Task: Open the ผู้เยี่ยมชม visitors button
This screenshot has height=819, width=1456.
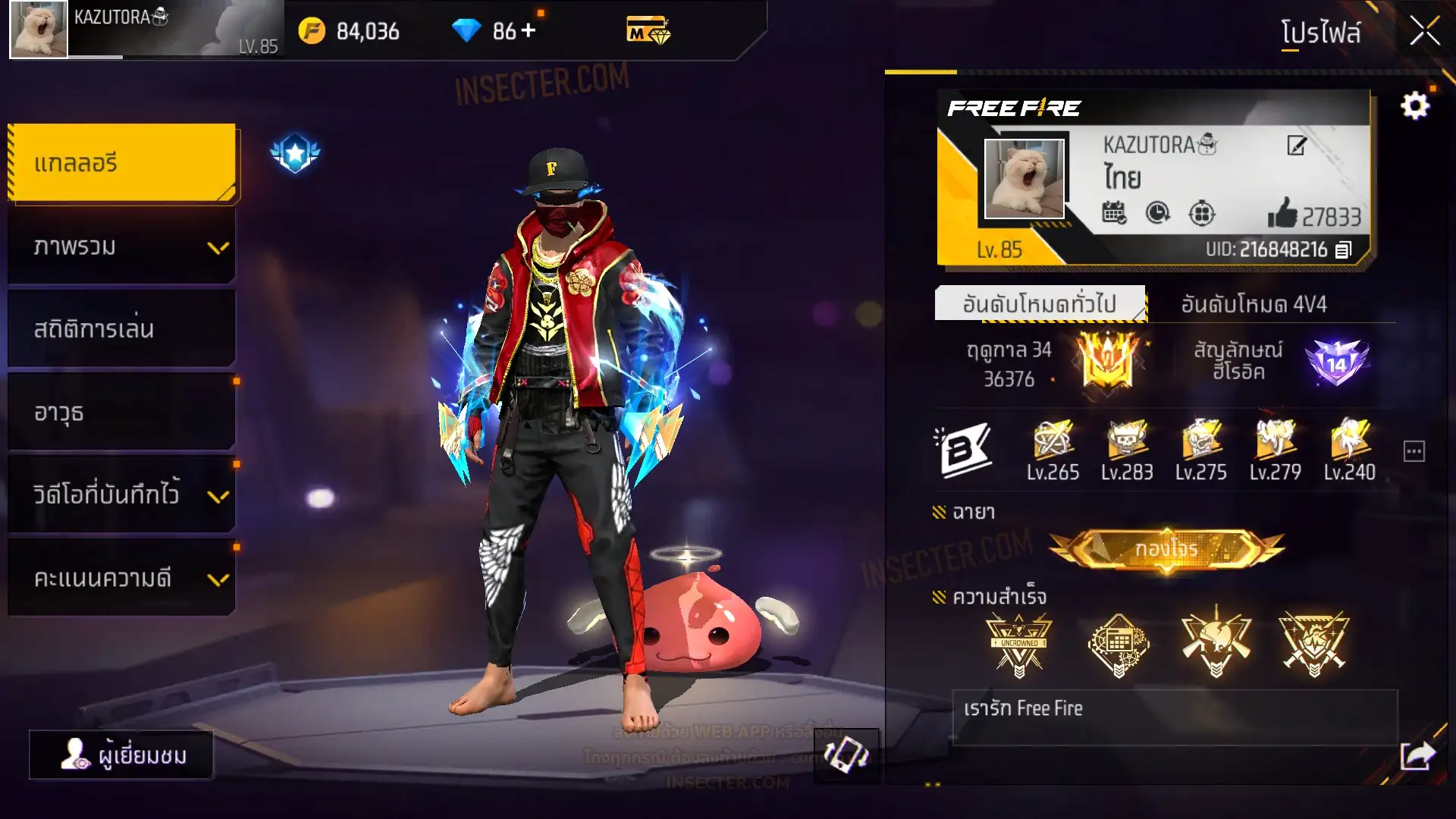Action: [121, 755]
